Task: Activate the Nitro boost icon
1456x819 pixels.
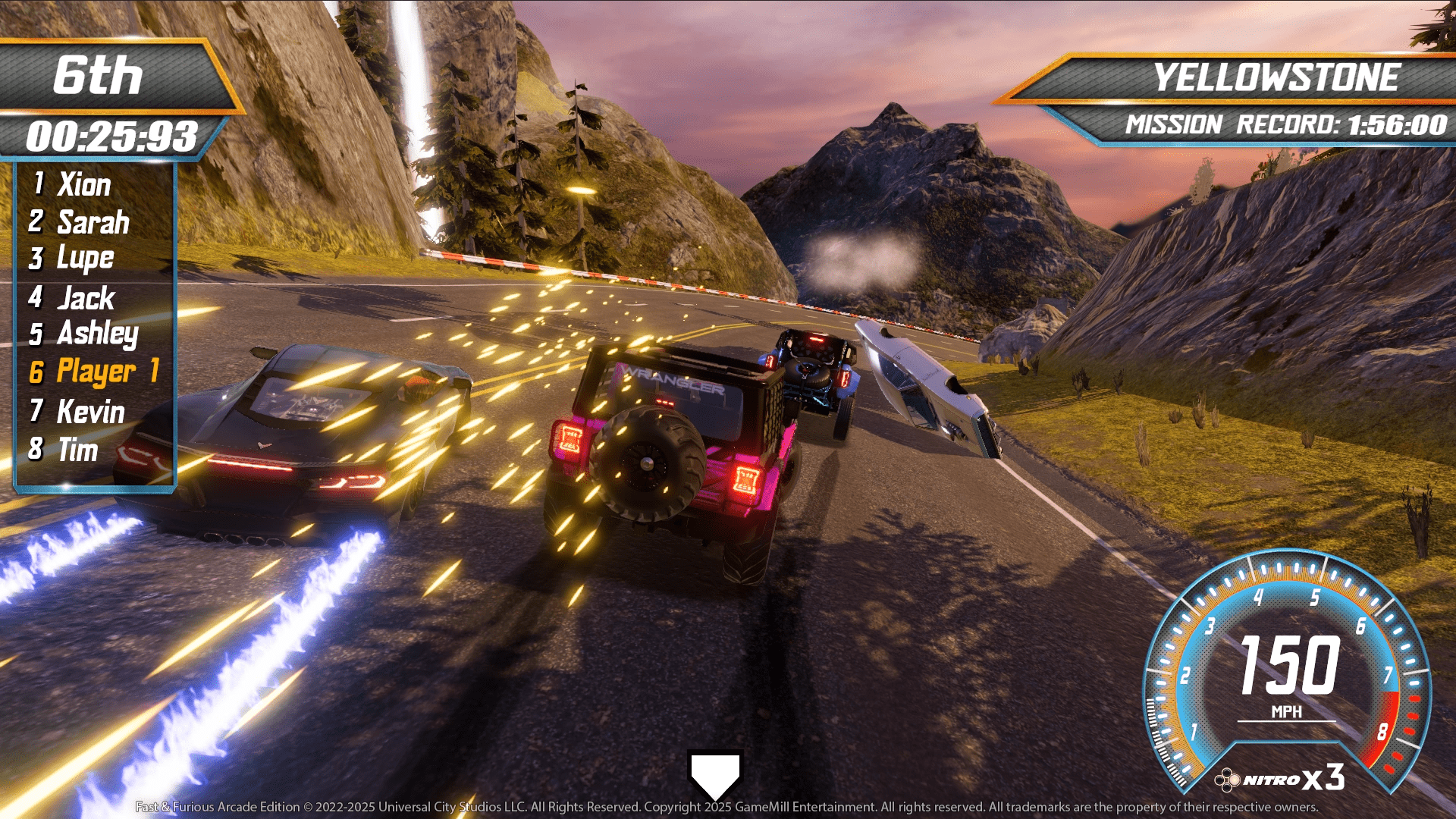Action: coord(1227,780)
